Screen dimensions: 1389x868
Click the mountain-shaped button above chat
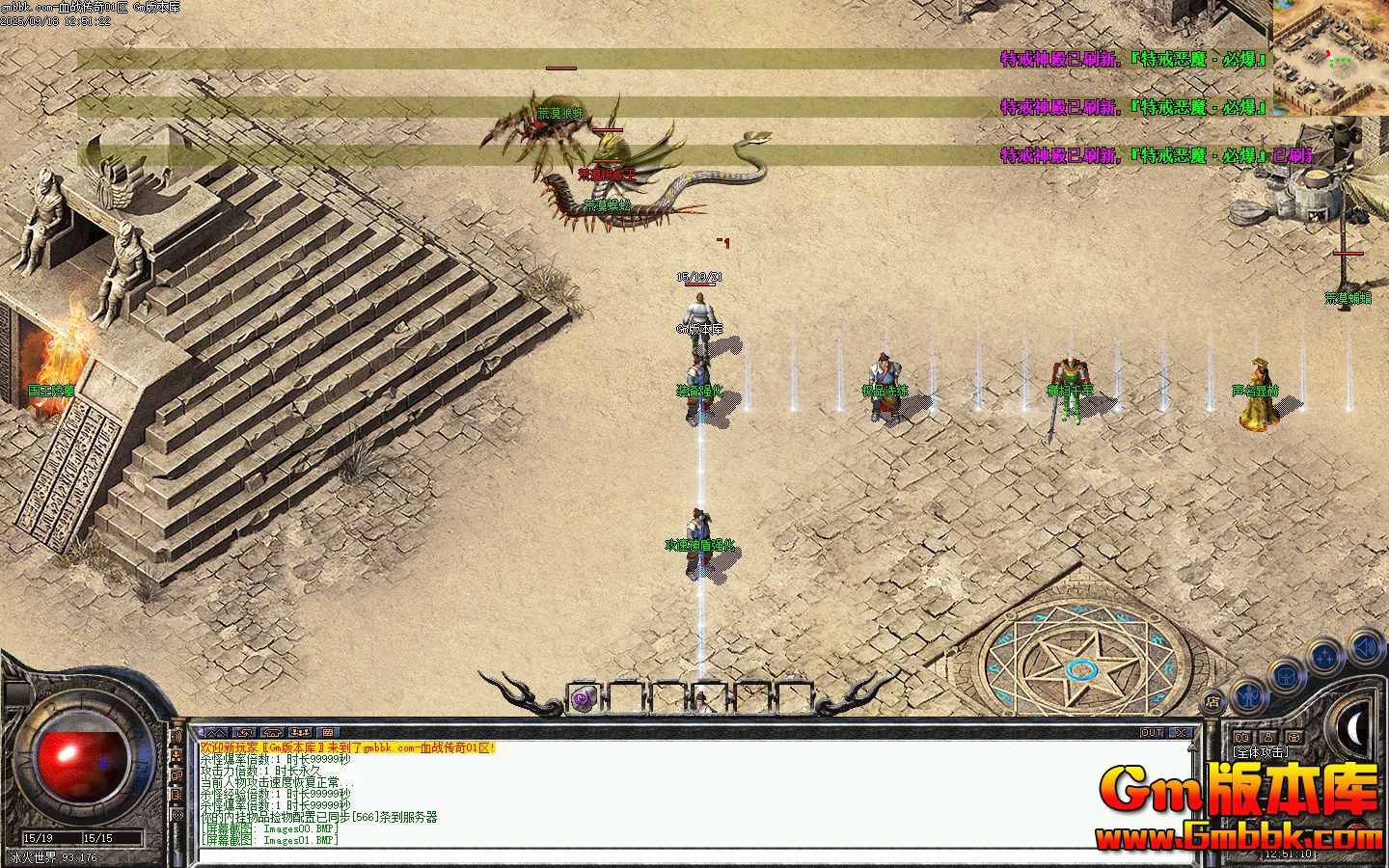pyautogui.click(x=214, y=733)
